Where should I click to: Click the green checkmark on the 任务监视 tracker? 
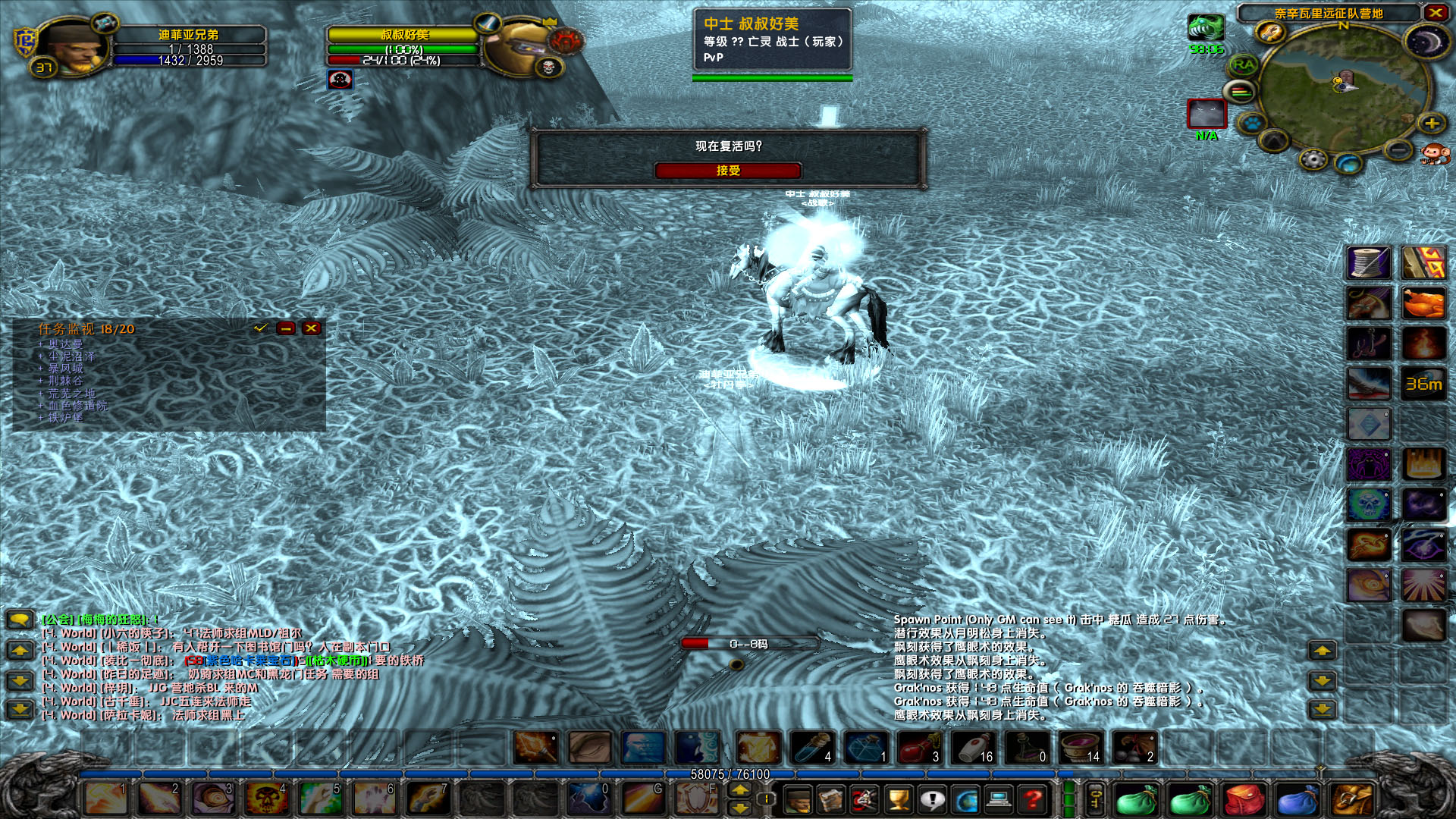pos(260,328)
